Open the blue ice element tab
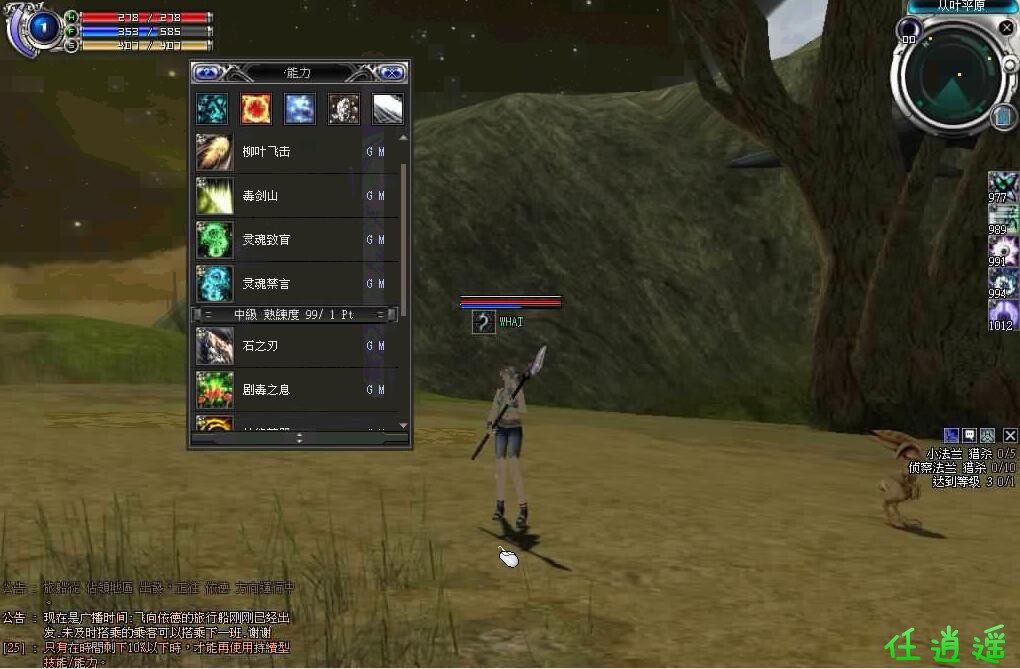Screen dimensions: 1020x669 [x=300, y=109]
